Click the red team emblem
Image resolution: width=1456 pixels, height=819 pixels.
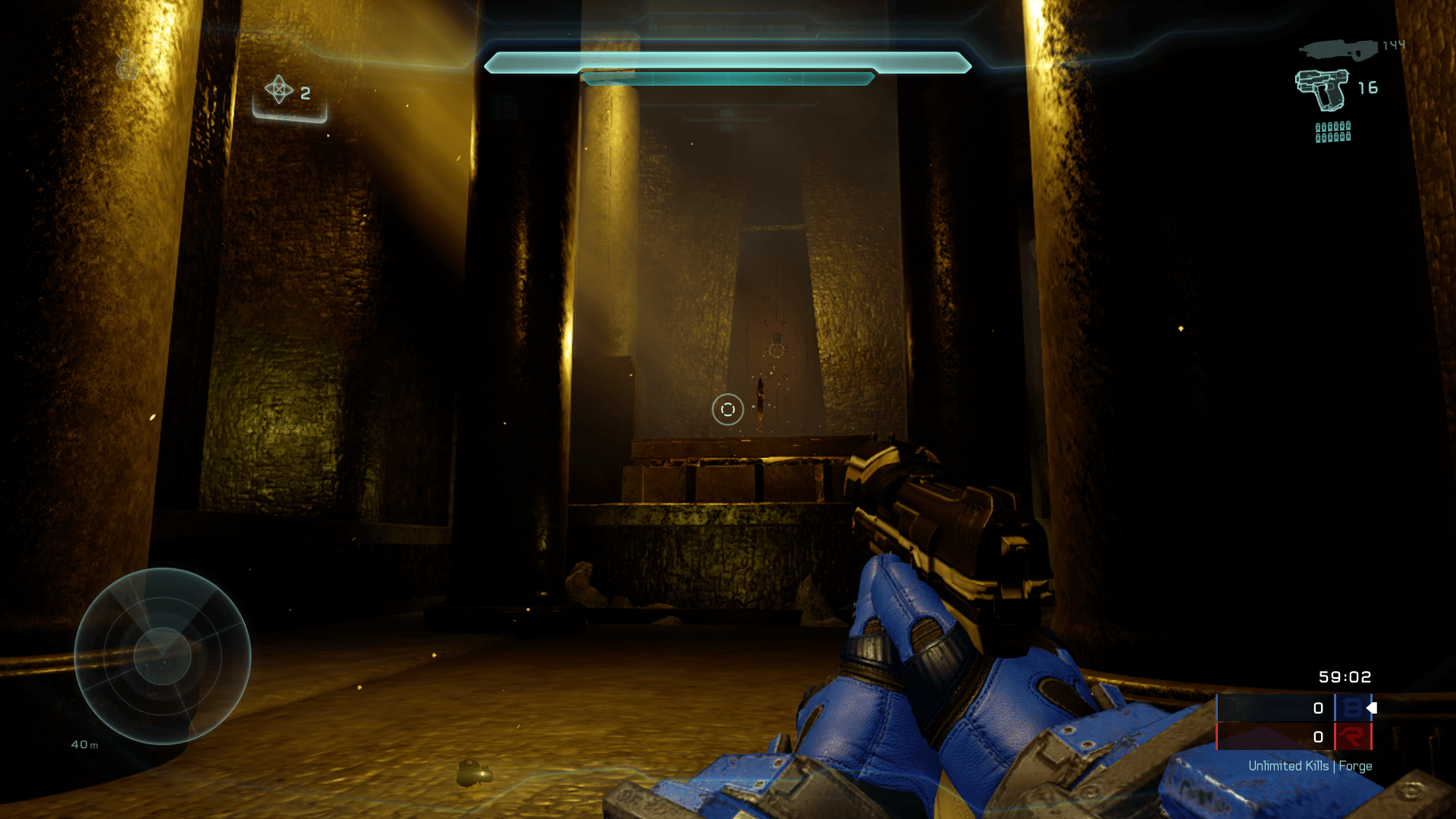click(x=1352, y=736)
